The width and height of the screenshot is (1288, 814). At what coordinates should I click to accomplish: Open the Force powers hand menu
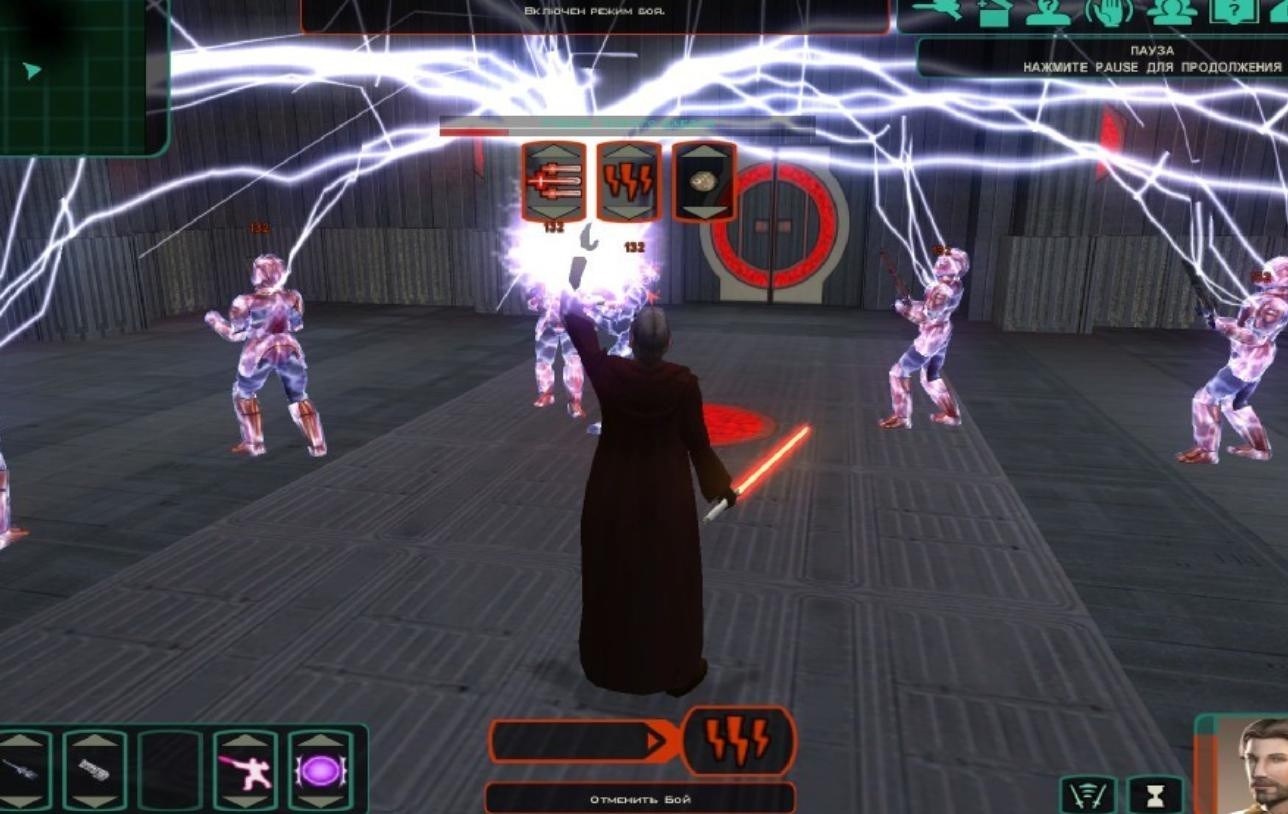[1109, 12]
